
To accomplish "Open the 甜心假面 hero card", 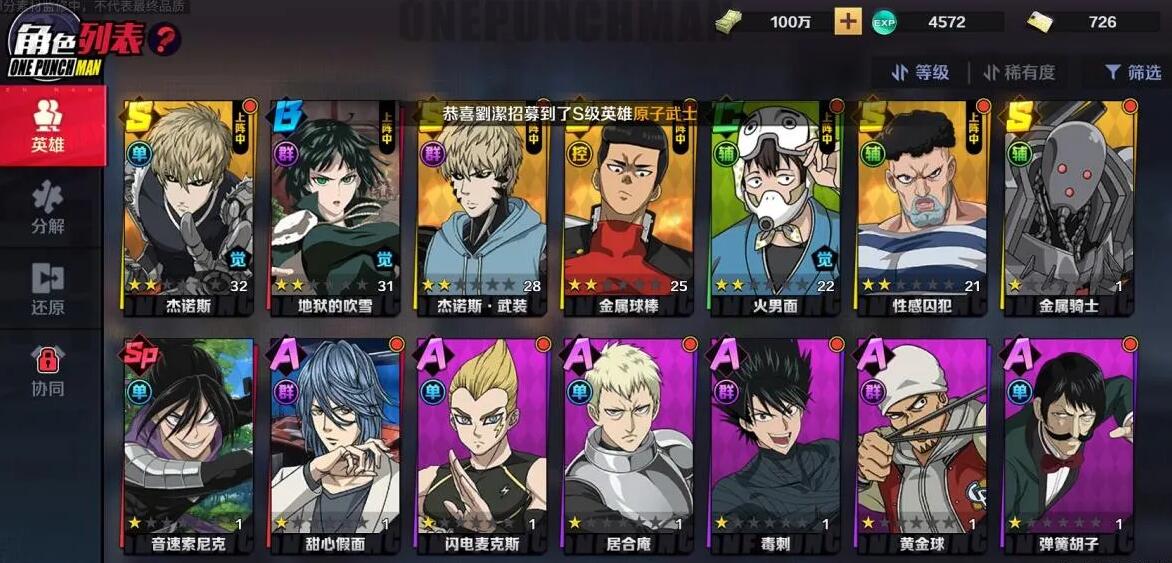I will pyautogui.click(x=335, y=445).
